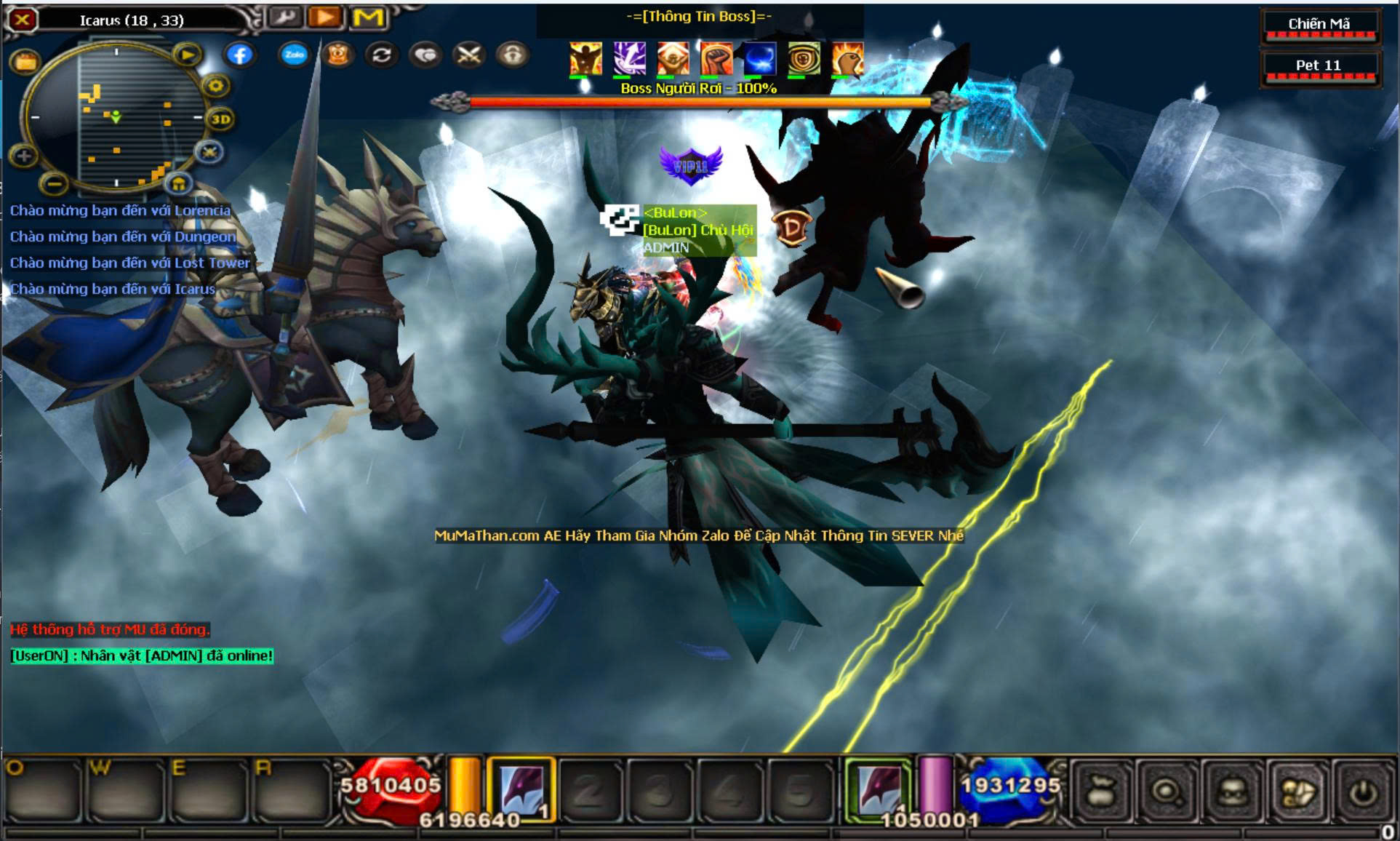
Task: Toggle the padlock icon
Action: 513,55
